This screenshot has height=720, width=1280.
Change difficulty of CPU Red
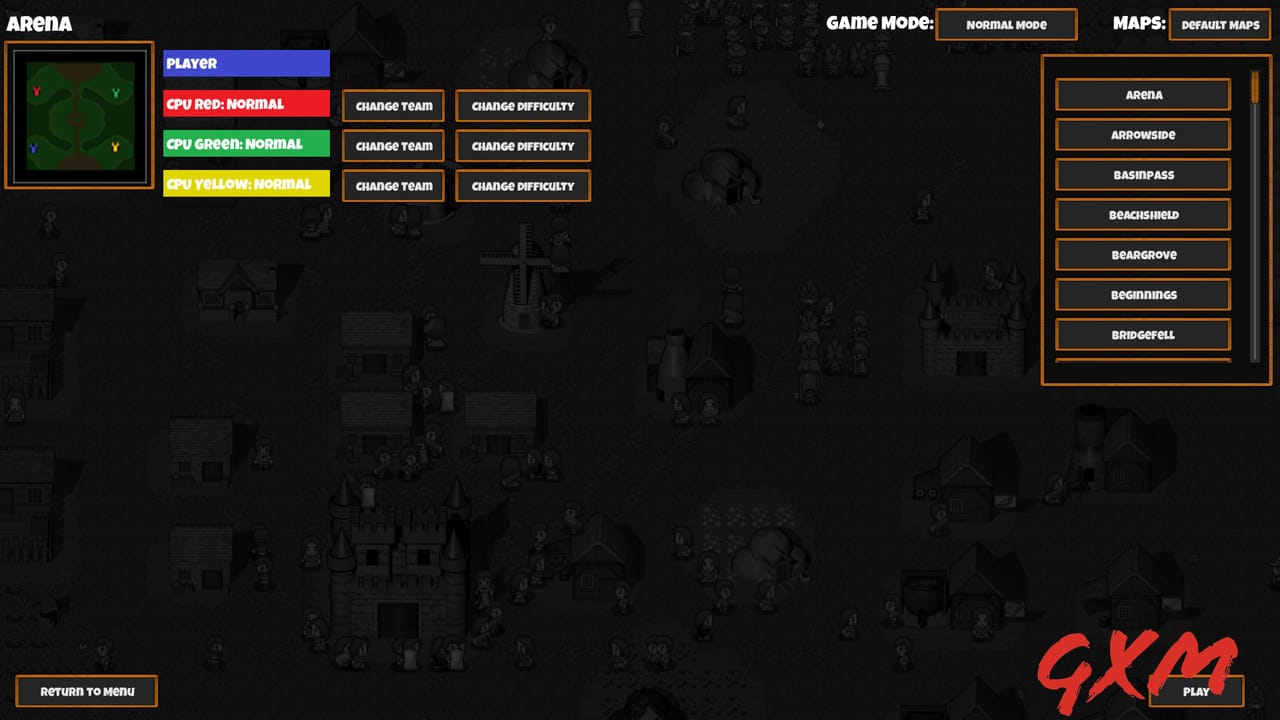[x=522, y=106]
